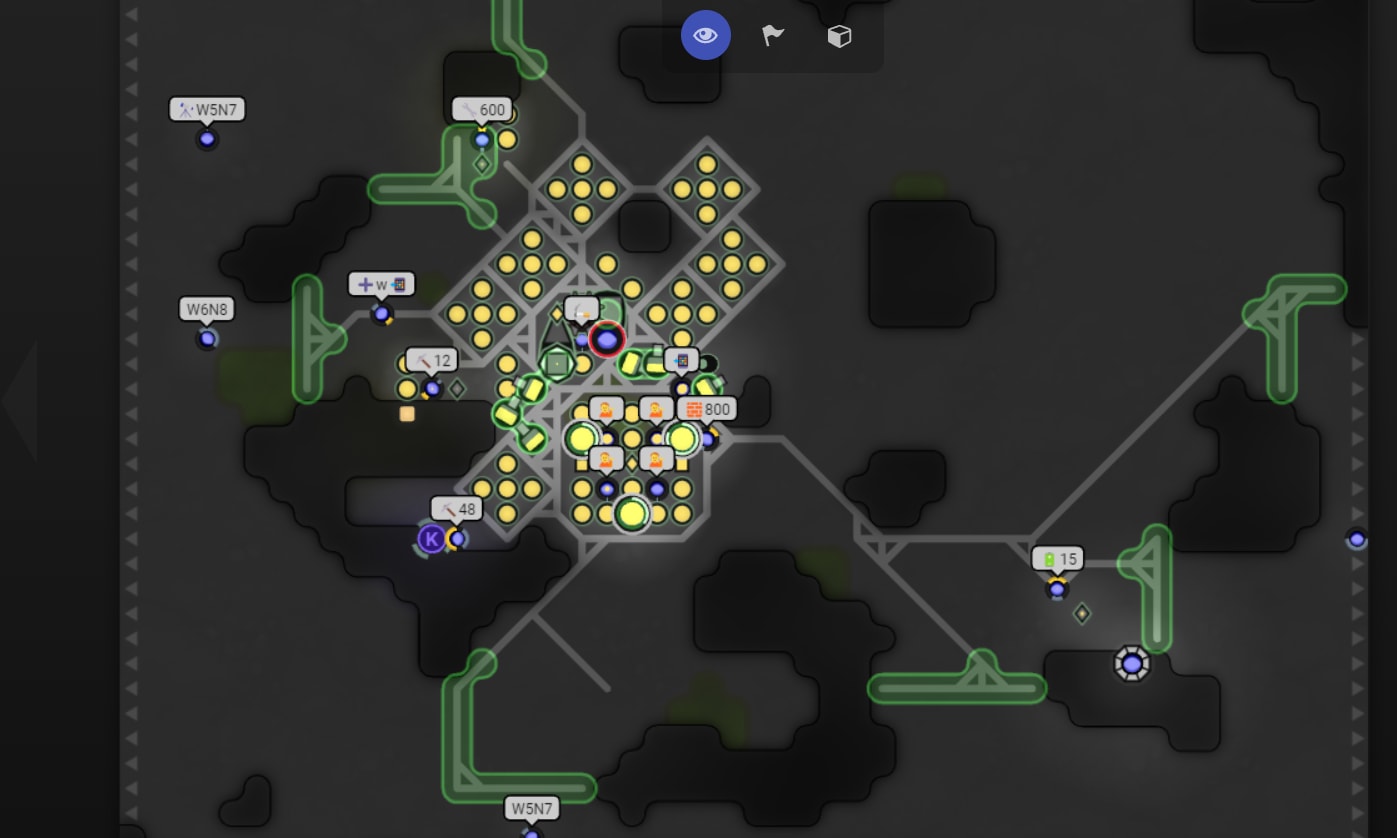The image size is (1397, 838).
Task: Toggle the blue eye watch mode on
Action: click(x=706, y=35)
